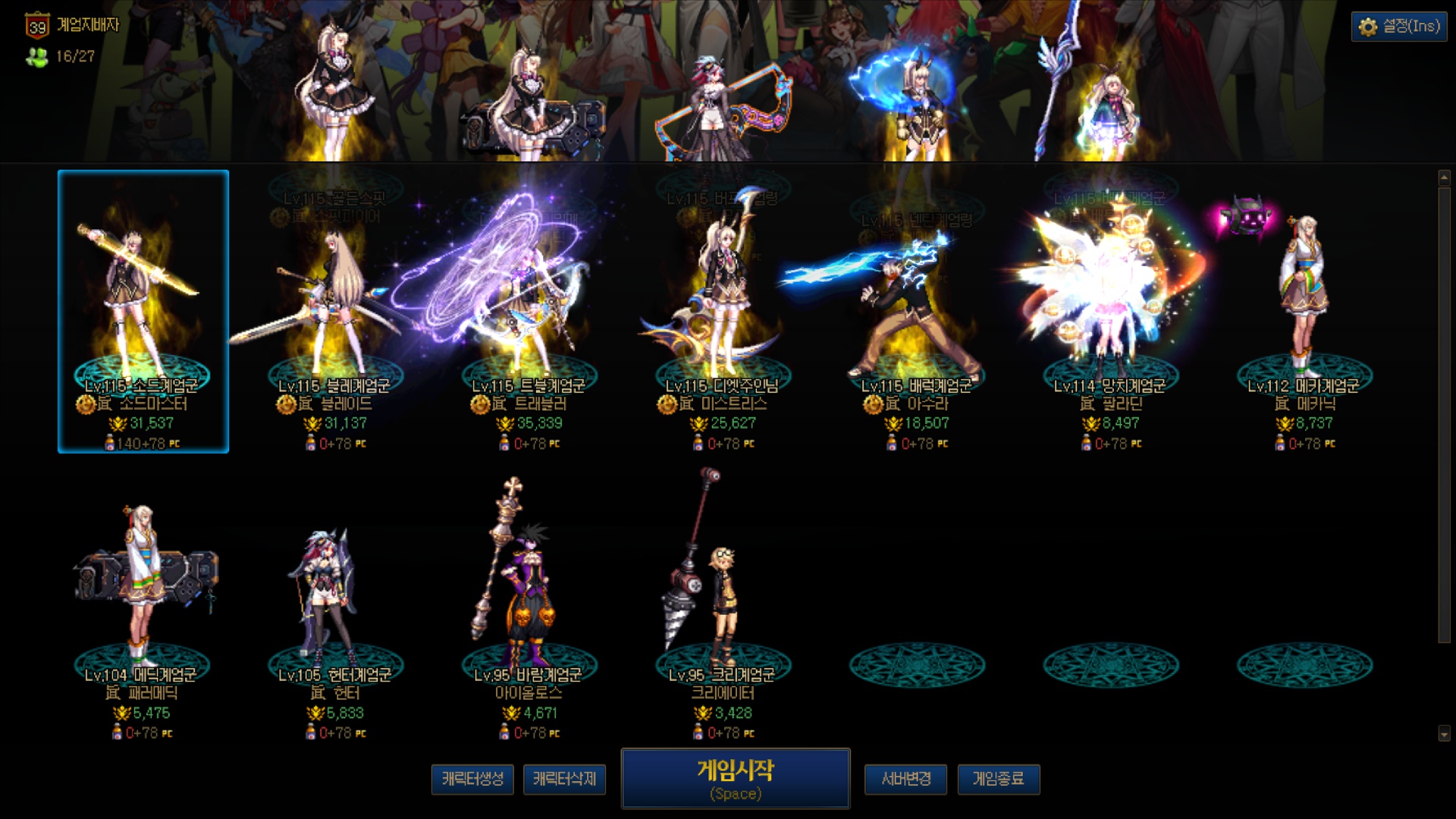Pick the Lv.115 트래블러 character
Image resolution: width=1456 pixels, height=819 pixels.
pyautogui.click(x=529, y=311)
